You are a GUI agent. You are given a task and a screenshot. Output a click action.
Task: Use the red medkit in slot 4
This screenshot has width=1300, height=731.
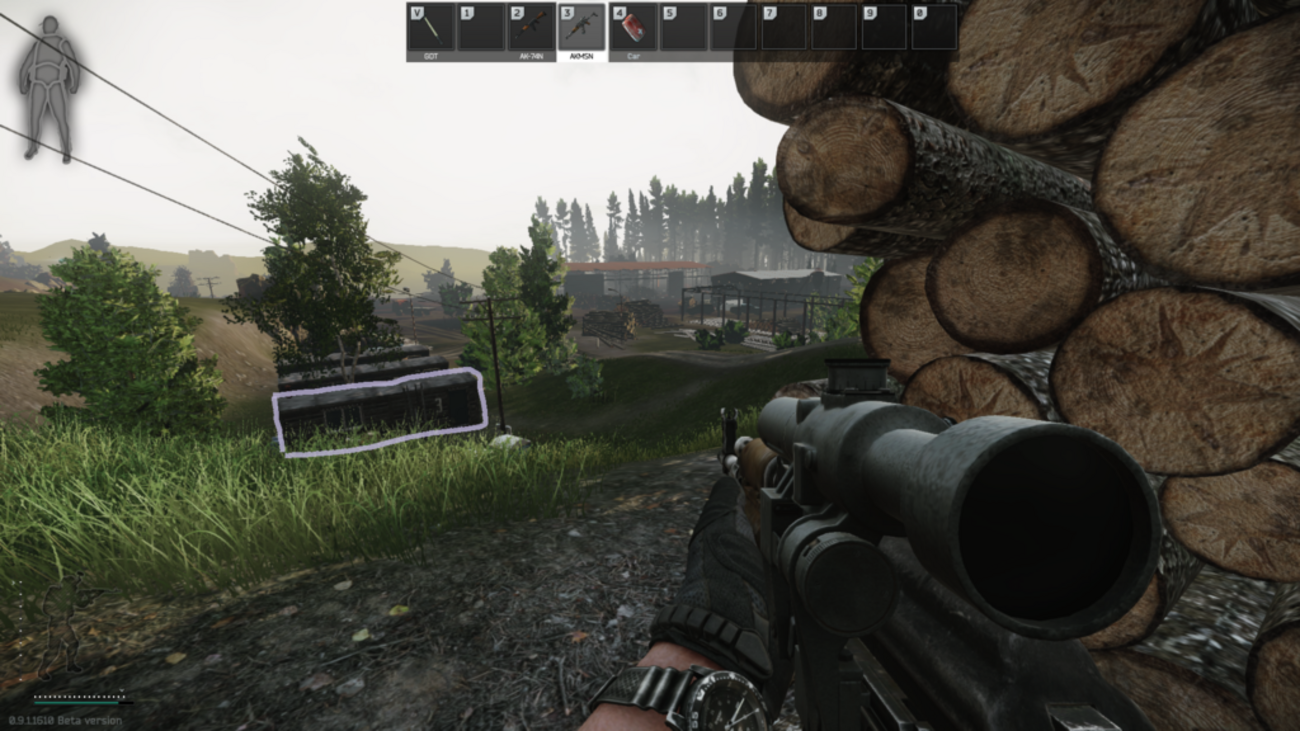click(632, 28)
